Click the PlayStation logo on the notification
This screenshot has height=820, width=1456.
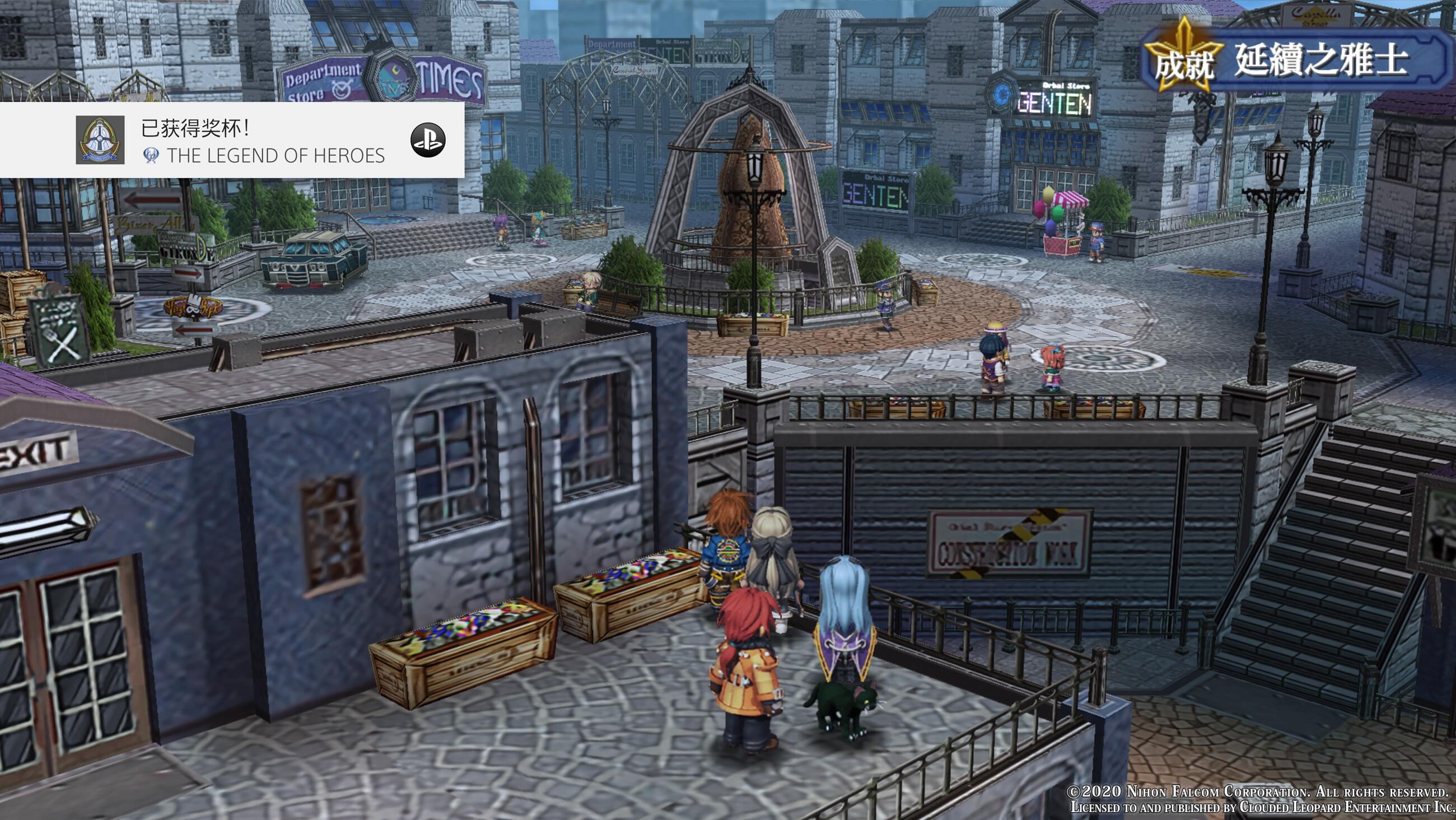(x=427, y=139)
